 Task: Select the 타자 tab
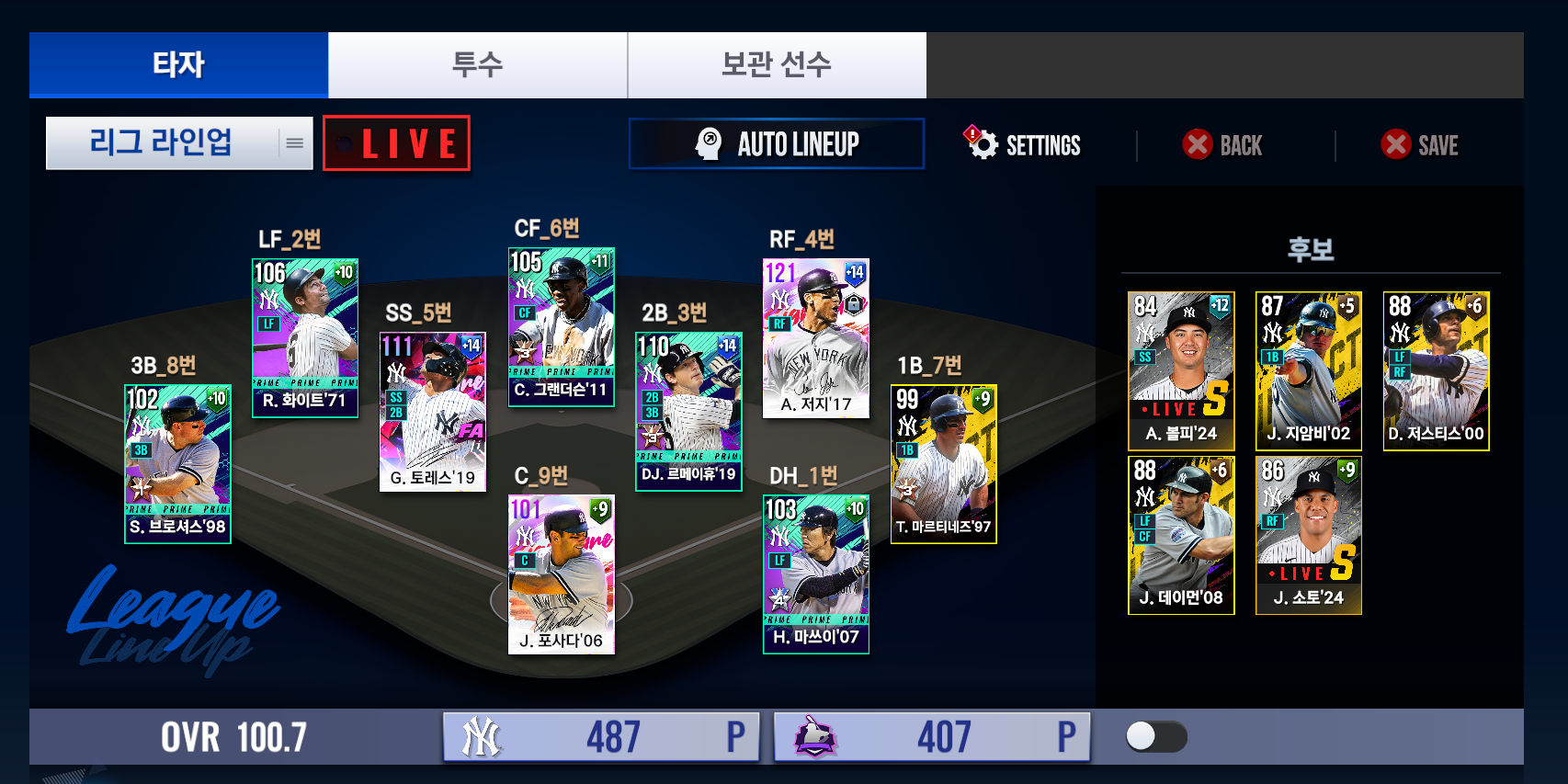[178, 65]
